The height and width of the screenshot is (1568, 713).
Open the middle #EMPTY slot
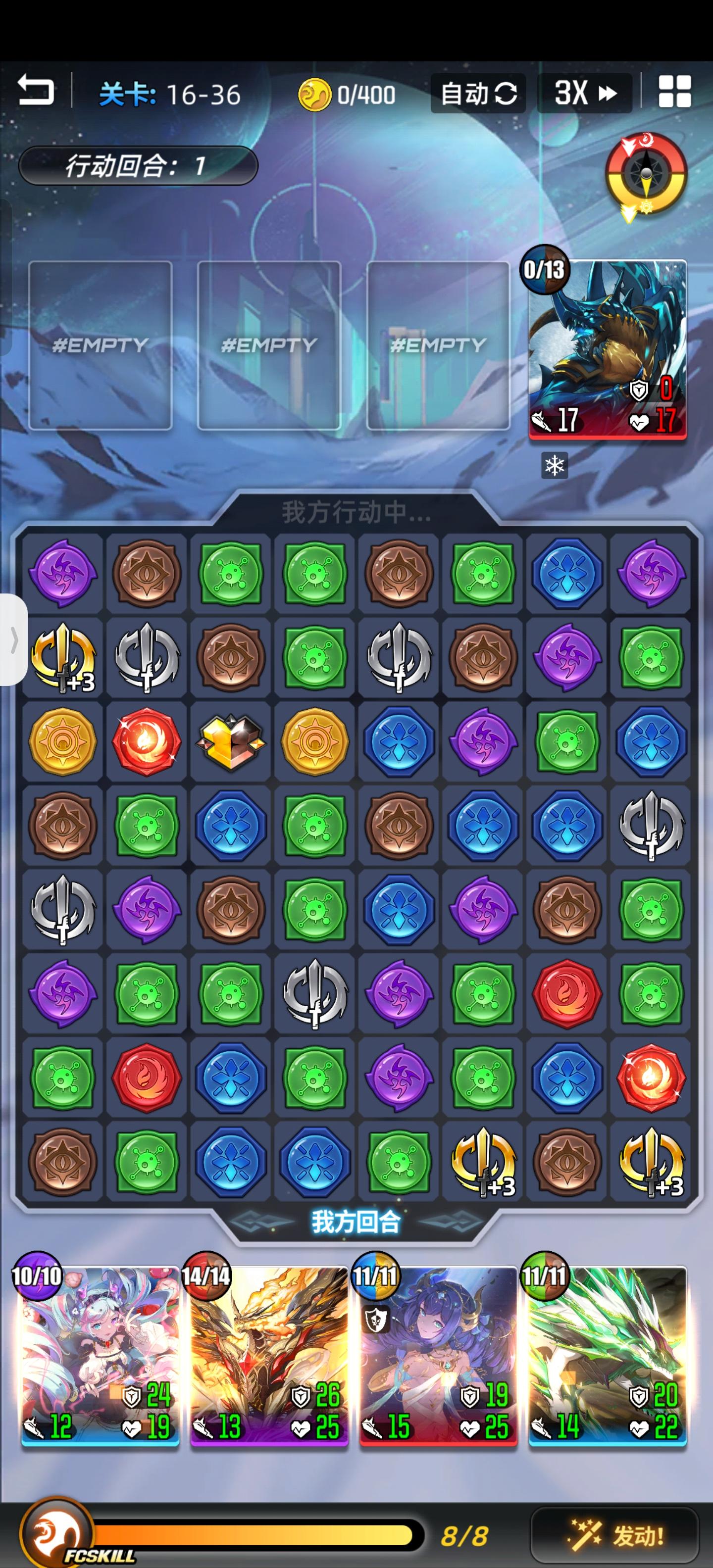[x=270, y=346]
